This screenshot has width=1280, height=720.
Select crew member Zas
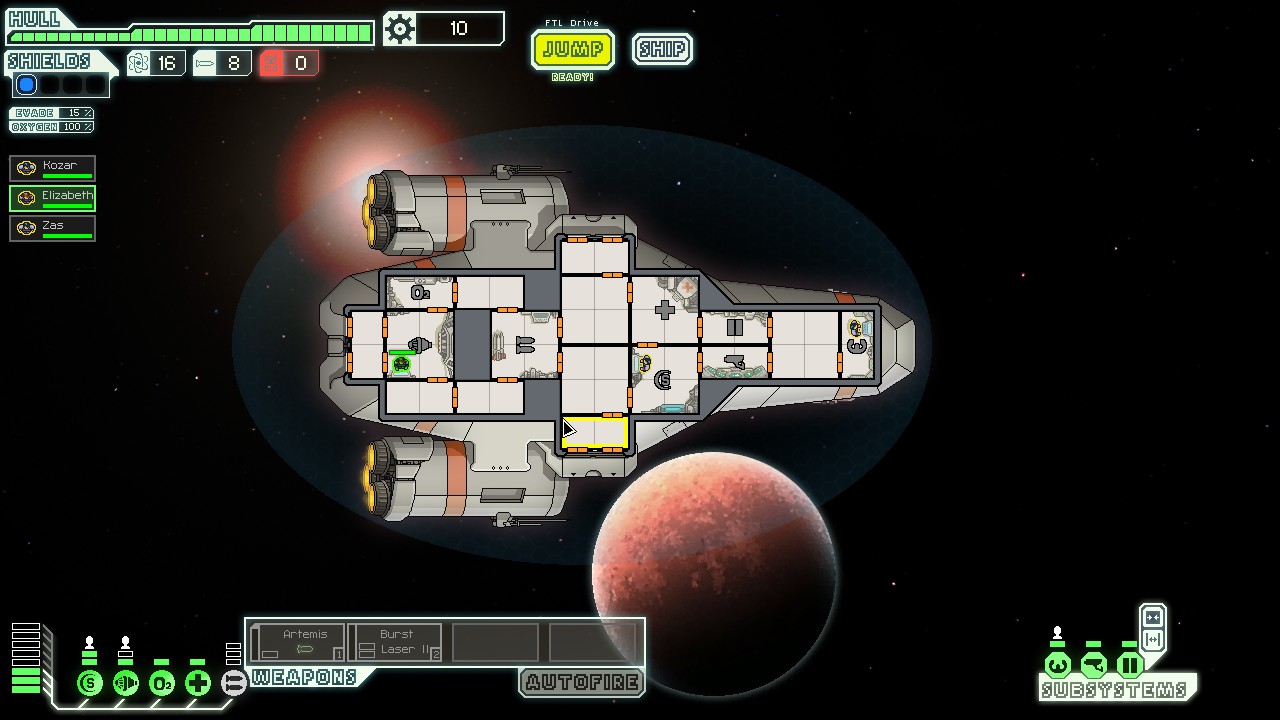[x=53, y=227]
